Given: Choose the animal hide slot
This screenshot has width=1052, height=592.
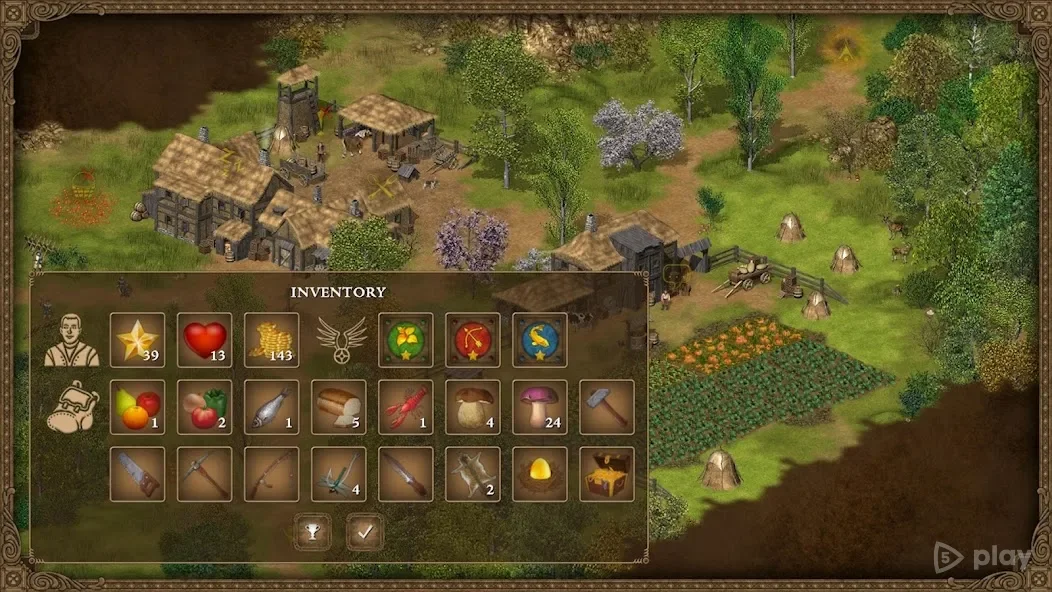Looking at the screenshot, I should tap(472, 473).
